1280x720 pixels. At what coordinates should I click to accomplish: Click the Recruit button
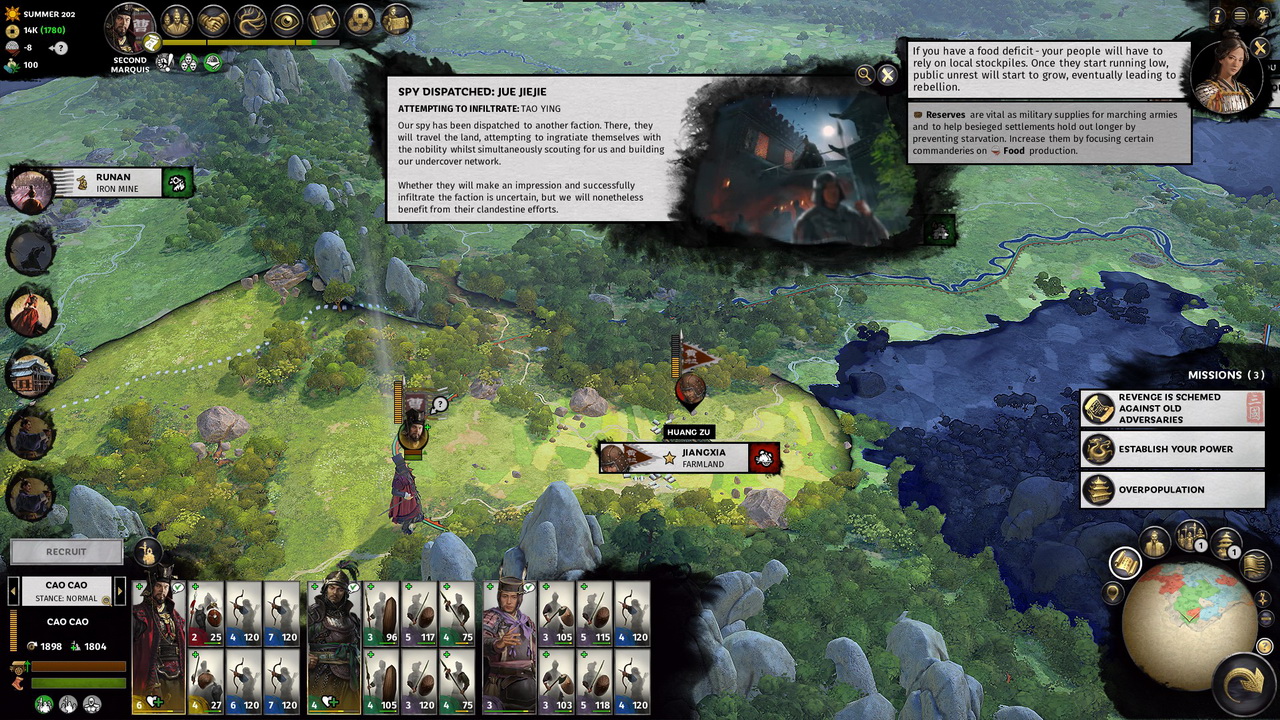(x=66, y=552)
